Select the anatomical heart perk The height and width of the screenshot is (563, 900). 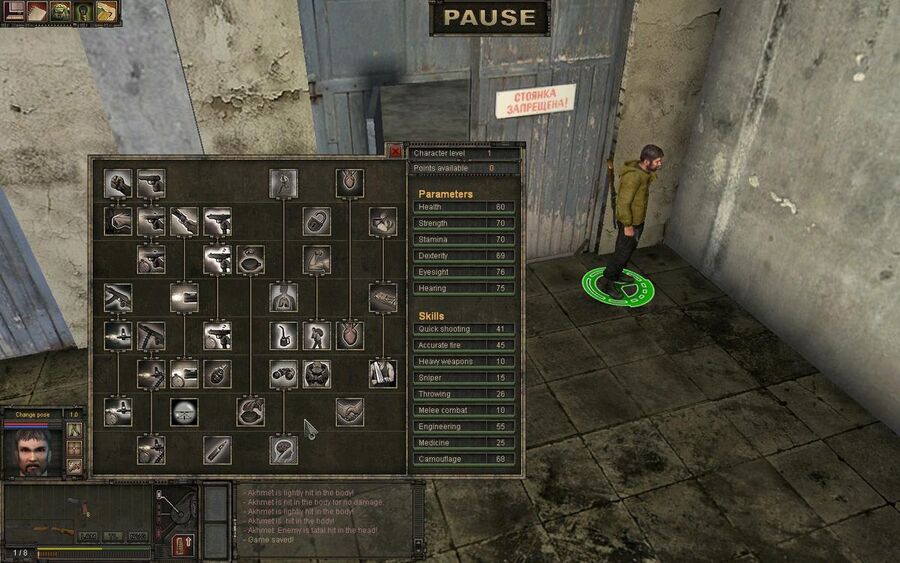coord(350,335)
